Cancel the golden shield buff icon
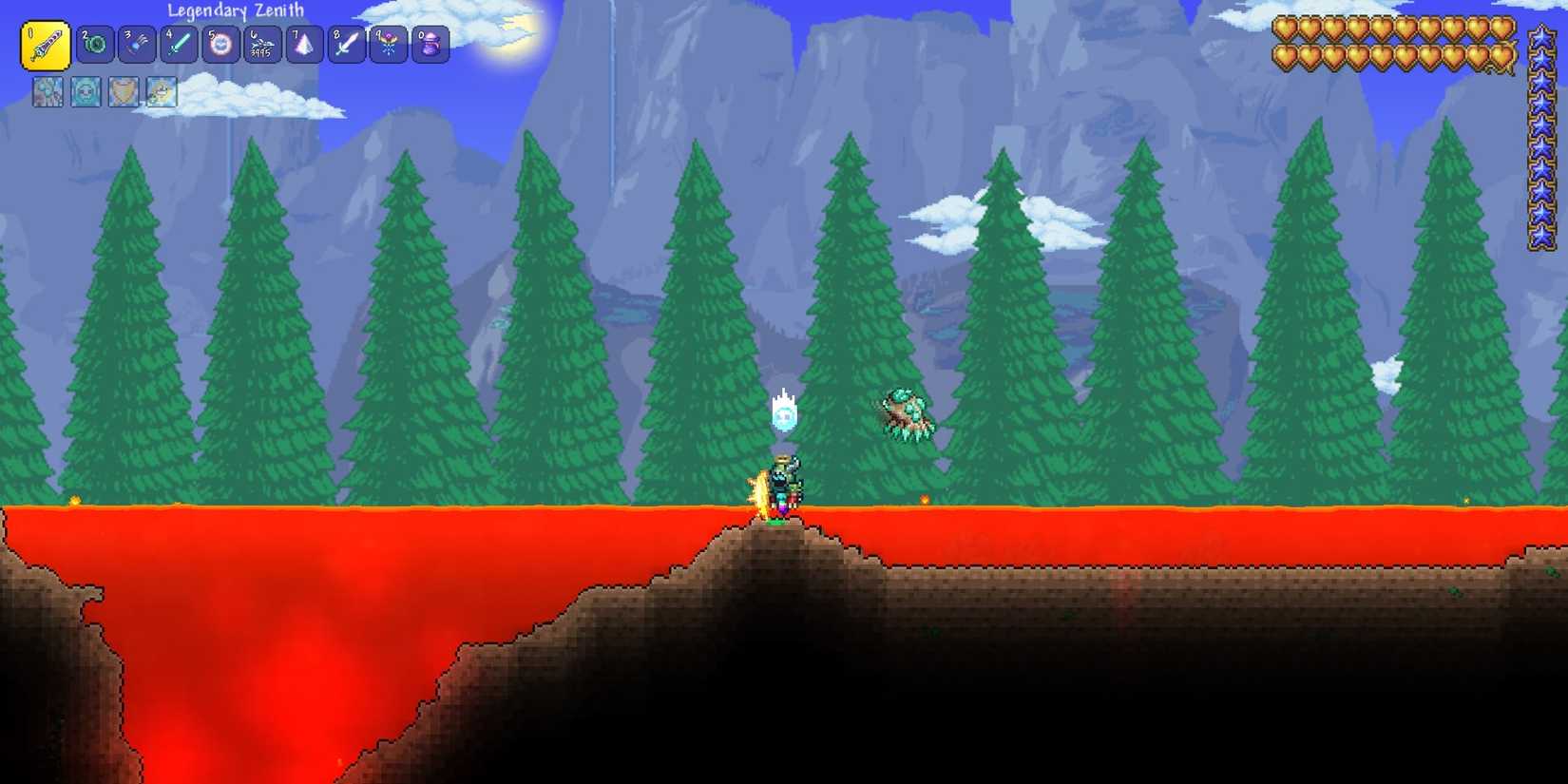This screenshot has width=1568, height=784. click(x=123, y=91)
